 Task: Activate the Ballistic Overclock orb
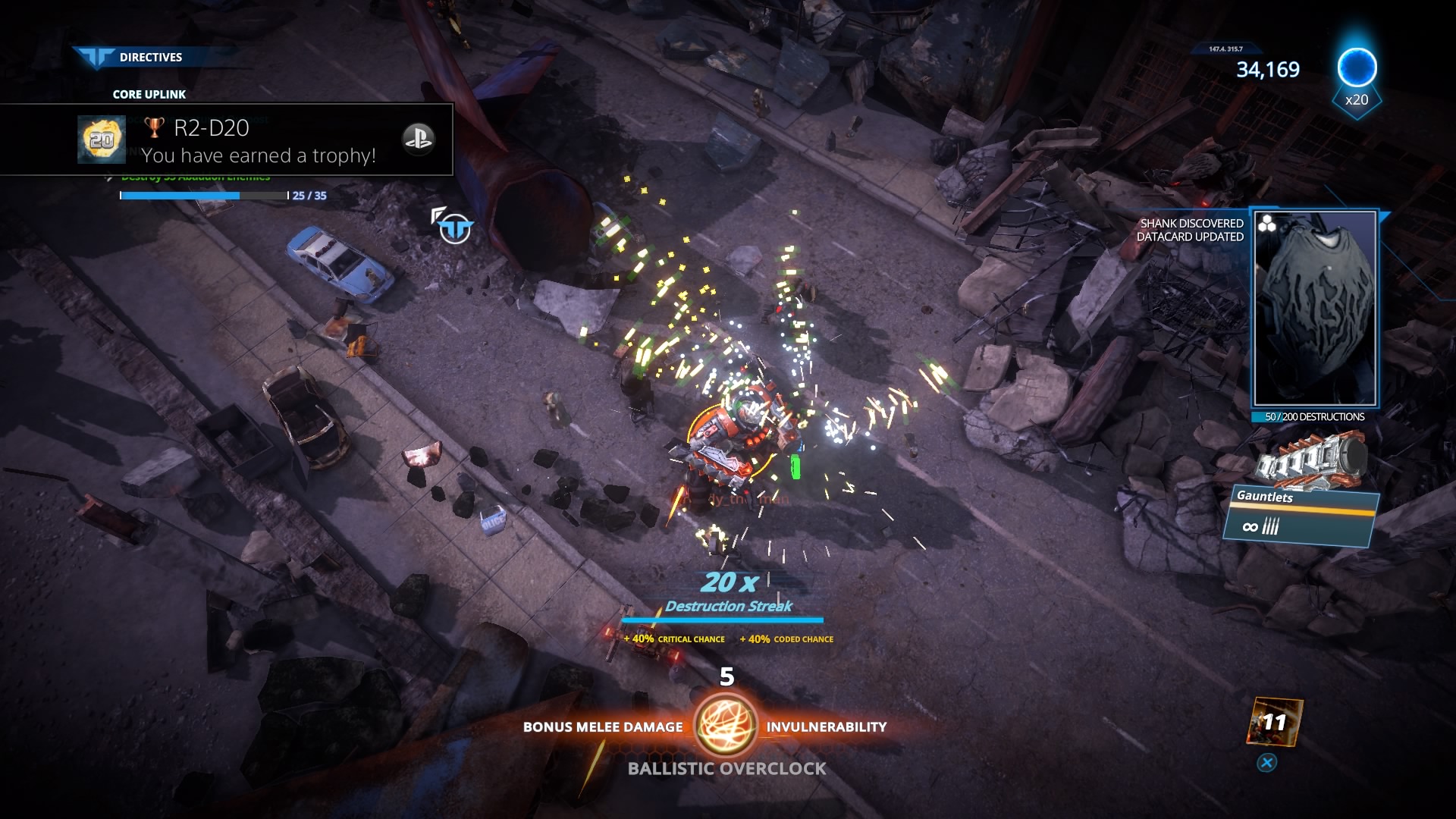tap(726, 725)
